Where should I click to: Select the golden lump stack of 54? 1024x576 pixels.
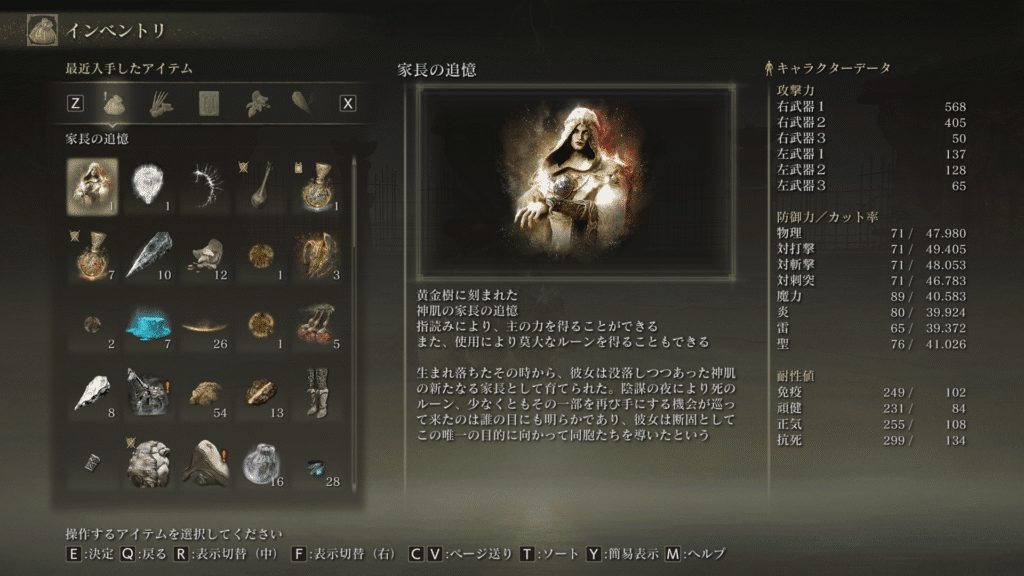click(206, 391)
